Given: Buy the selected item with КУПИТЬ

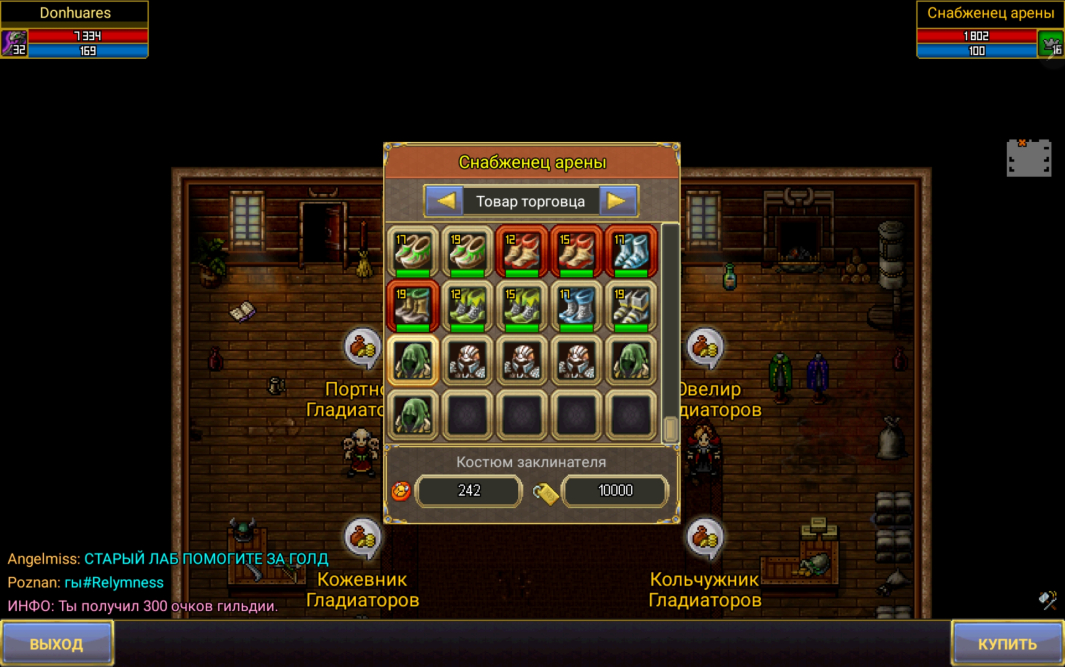Looking at the screenshot, I should tap(1007, 643).
